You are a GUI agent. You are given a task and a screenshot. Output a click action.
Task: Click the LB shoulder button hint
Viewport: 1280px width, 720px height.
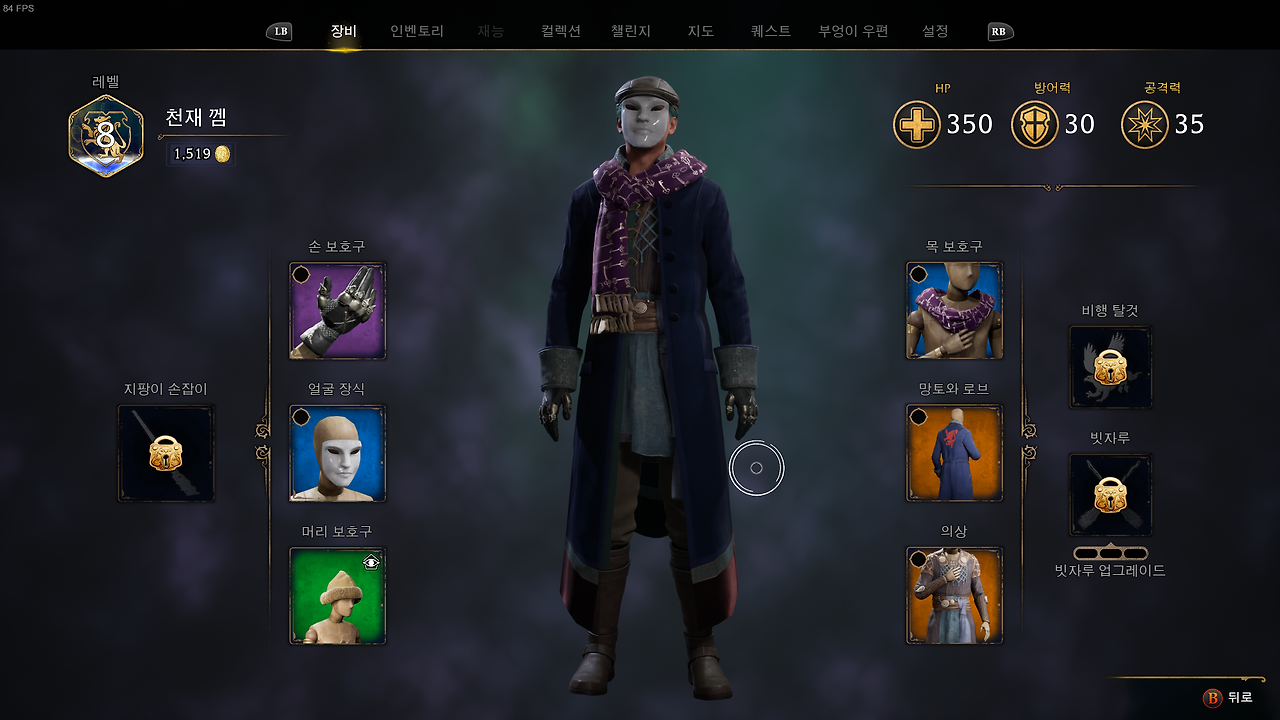279,31
